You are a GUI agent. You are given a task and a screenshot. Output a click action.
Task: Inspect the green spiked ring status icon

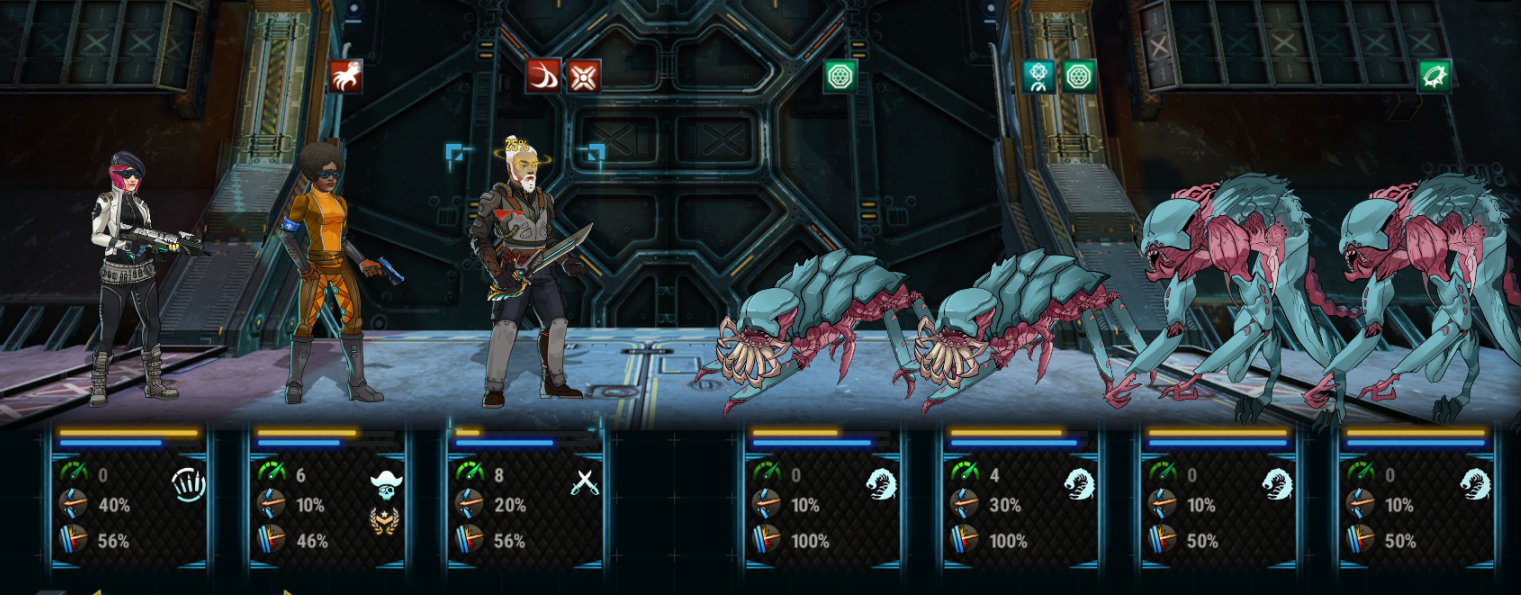[1434, 77]
